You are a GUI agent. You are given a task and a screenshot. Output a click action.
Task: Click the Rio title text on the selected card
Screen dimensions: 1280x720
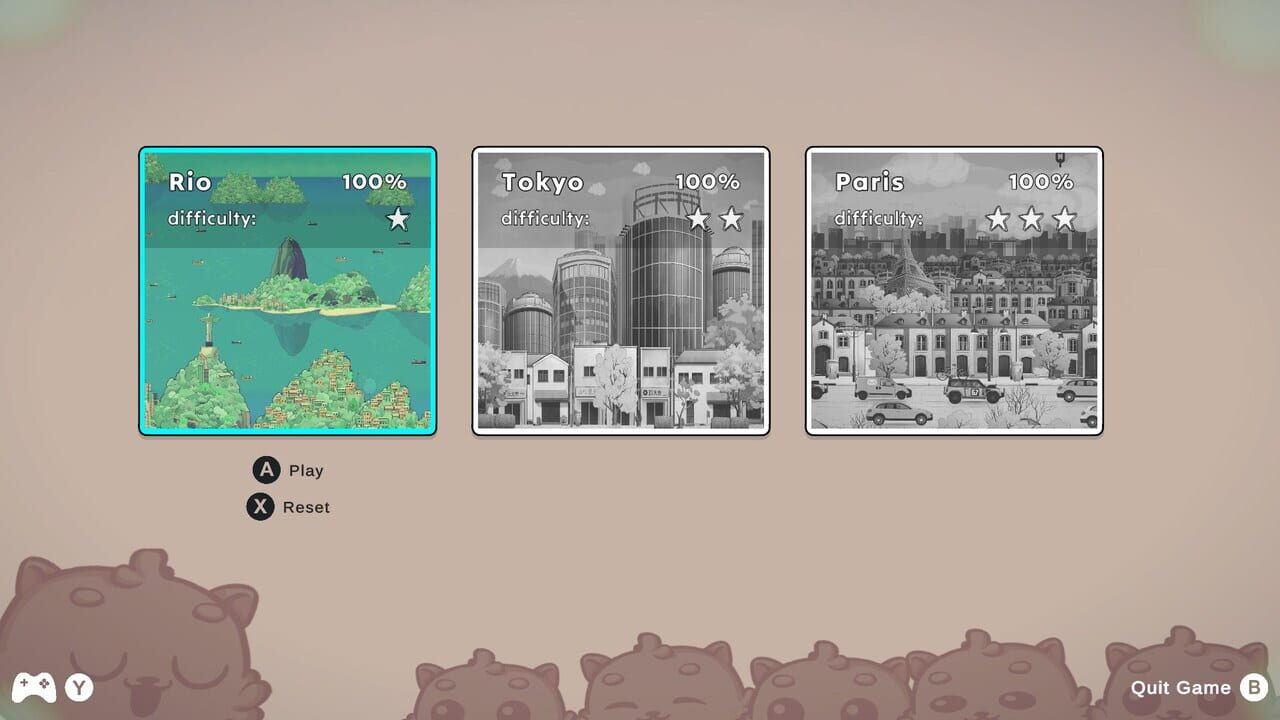tap(190, 183)
